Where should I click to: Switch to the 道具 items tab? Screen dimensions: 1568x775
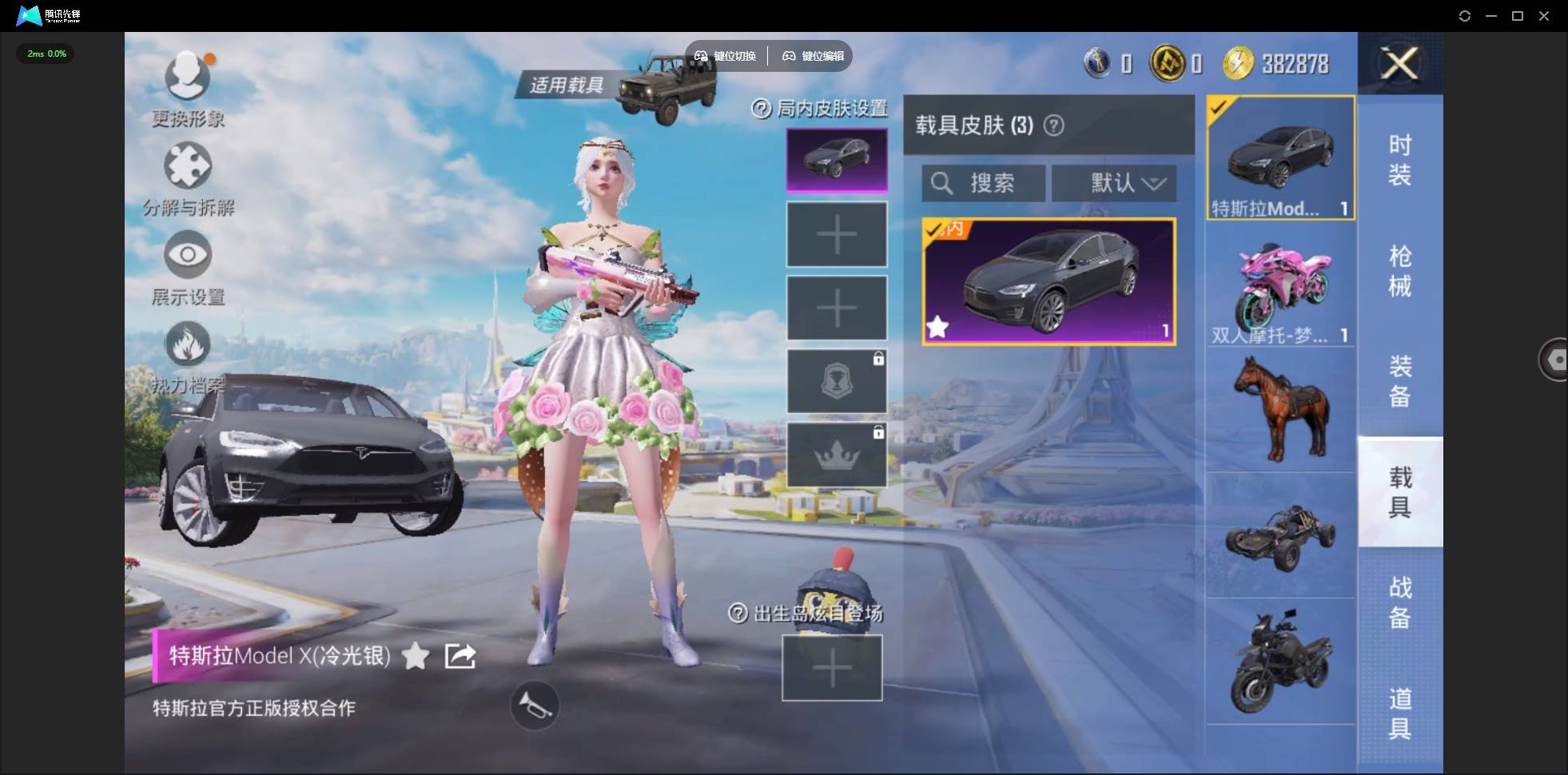coord(1399,713)
